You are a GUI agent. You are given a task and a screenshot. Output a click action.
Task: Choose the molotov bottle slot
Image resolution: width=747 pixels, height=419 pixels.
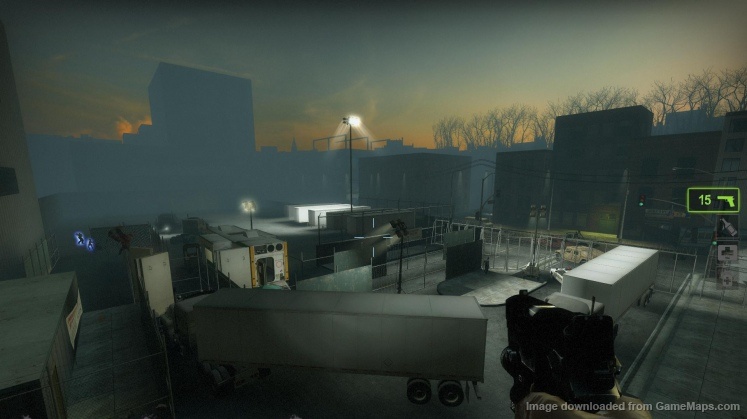(x=729, y=227)
